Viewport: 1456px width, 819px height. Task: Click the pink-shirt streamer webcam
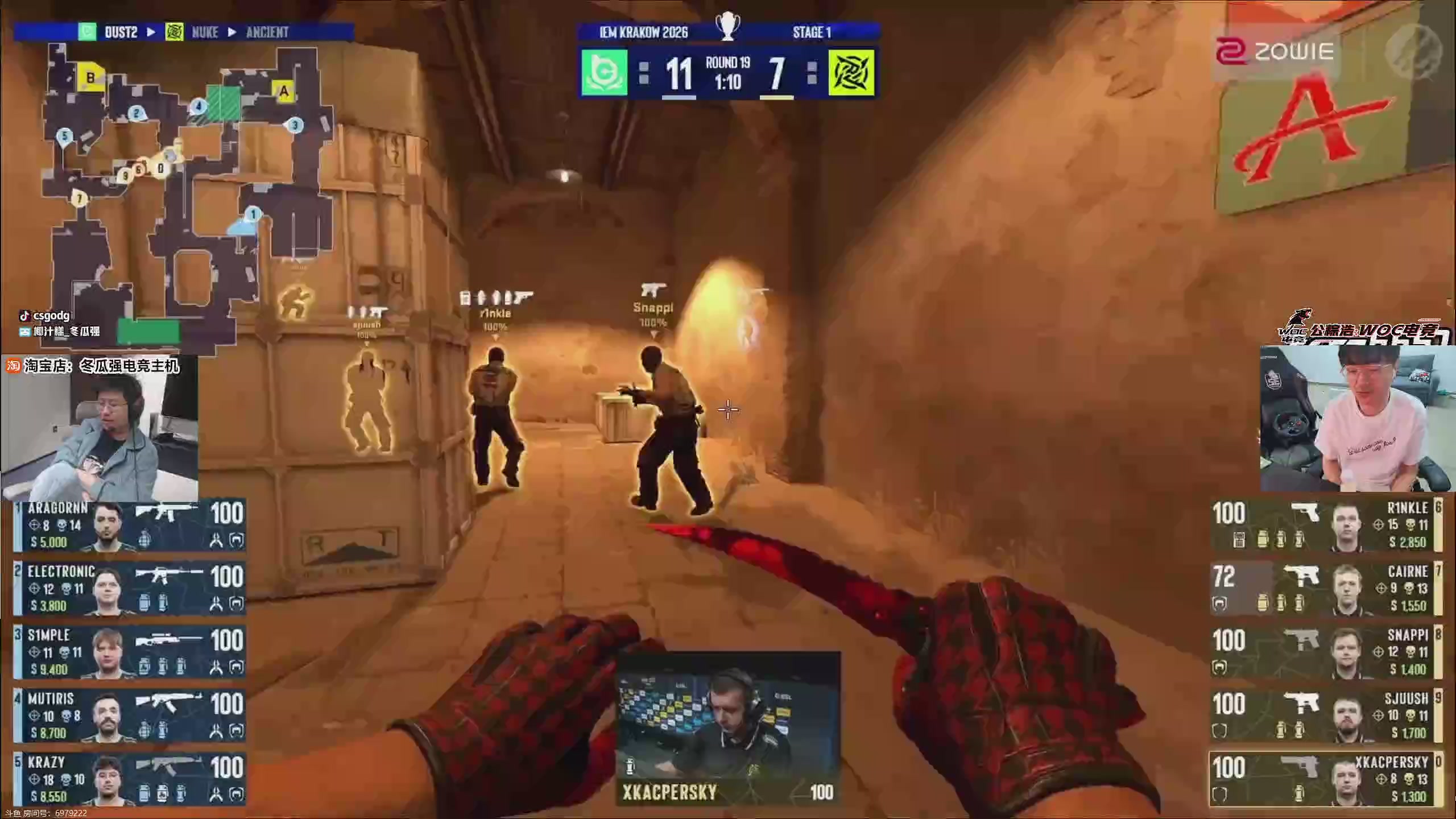click(x=1358, y=419)
